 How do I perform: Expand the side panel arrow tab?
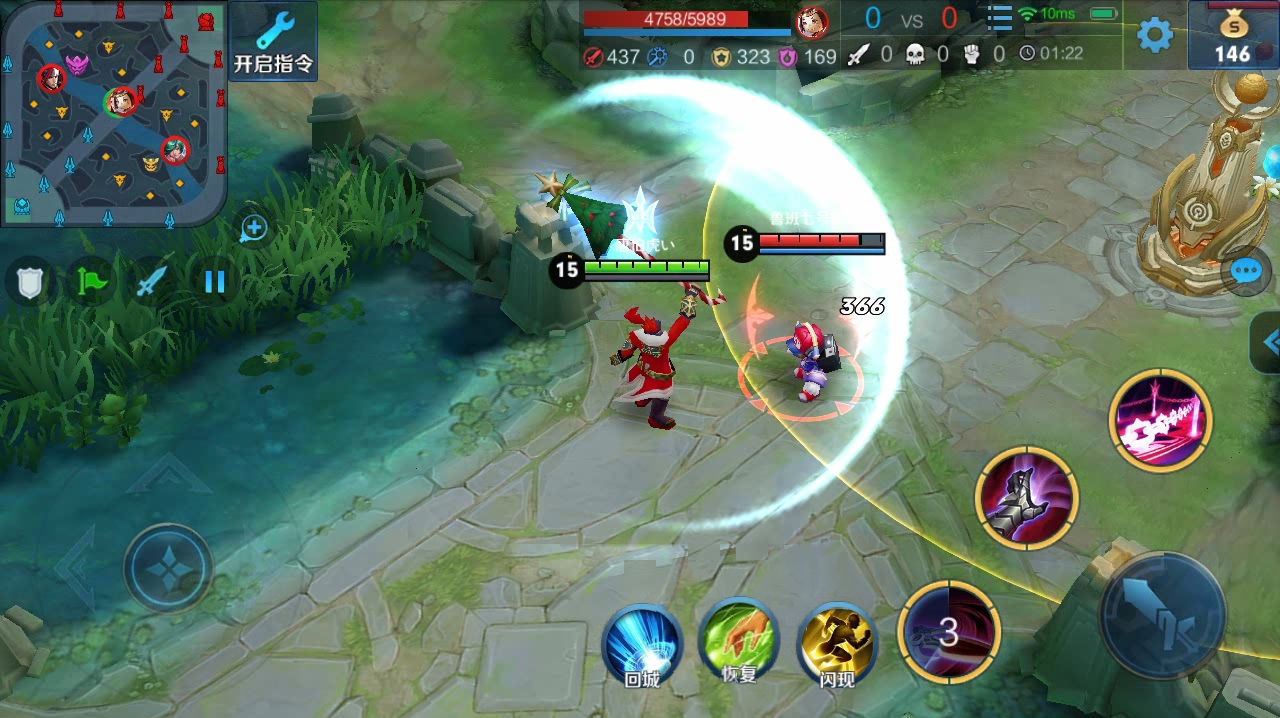click(1267, 343)
